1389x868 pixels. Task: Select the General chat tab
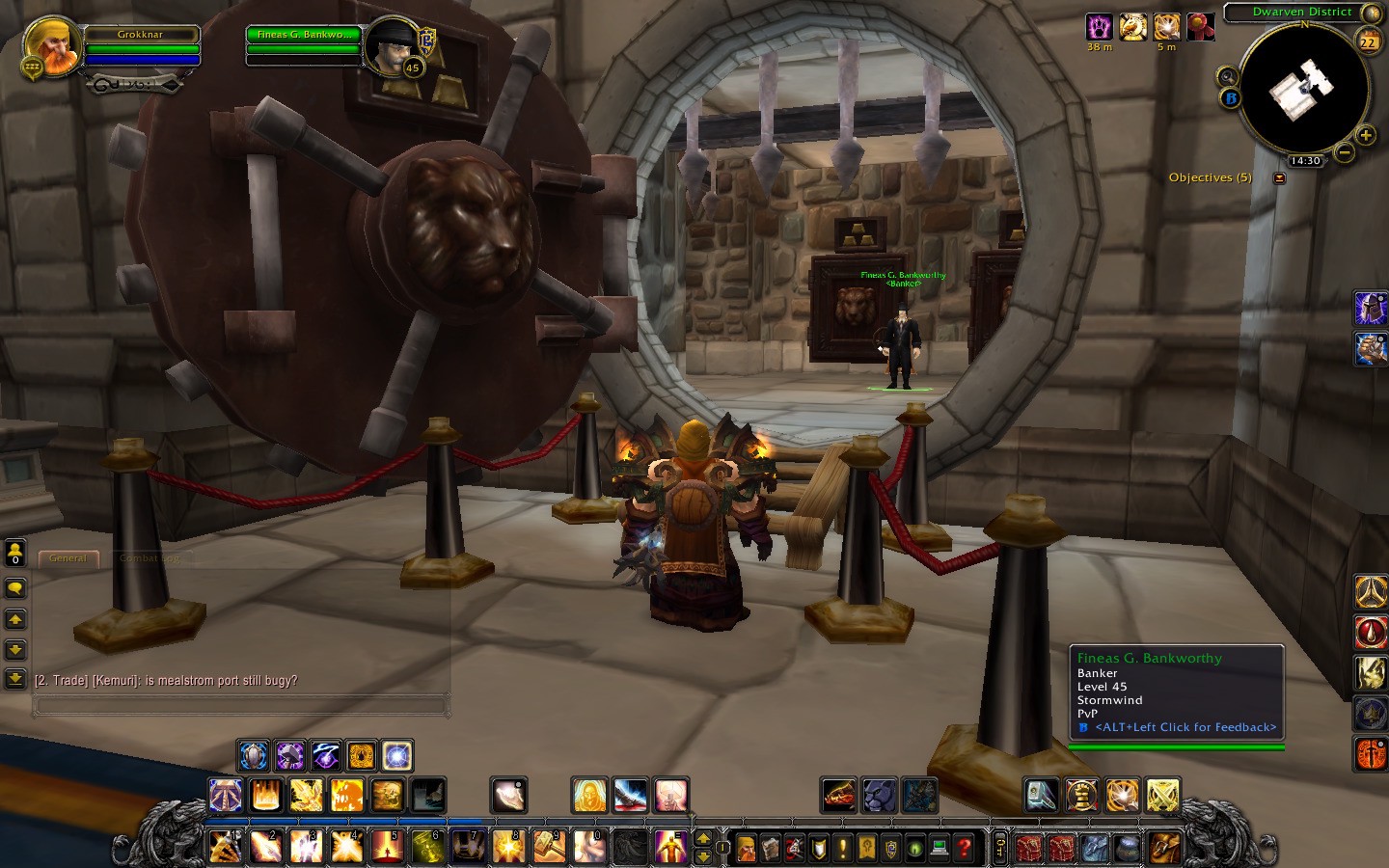click(68, 558)
